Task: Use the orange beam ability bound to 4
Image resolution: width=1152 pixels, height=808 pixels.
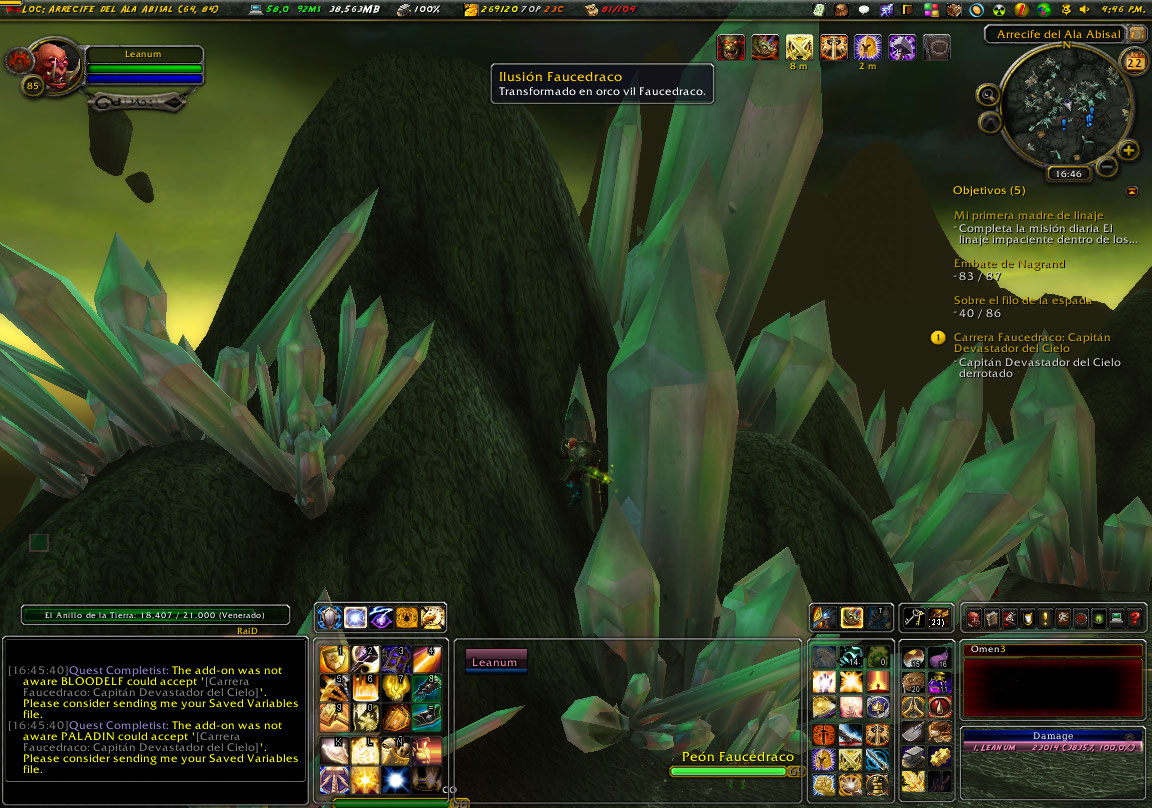Action: tap(427, 660)
